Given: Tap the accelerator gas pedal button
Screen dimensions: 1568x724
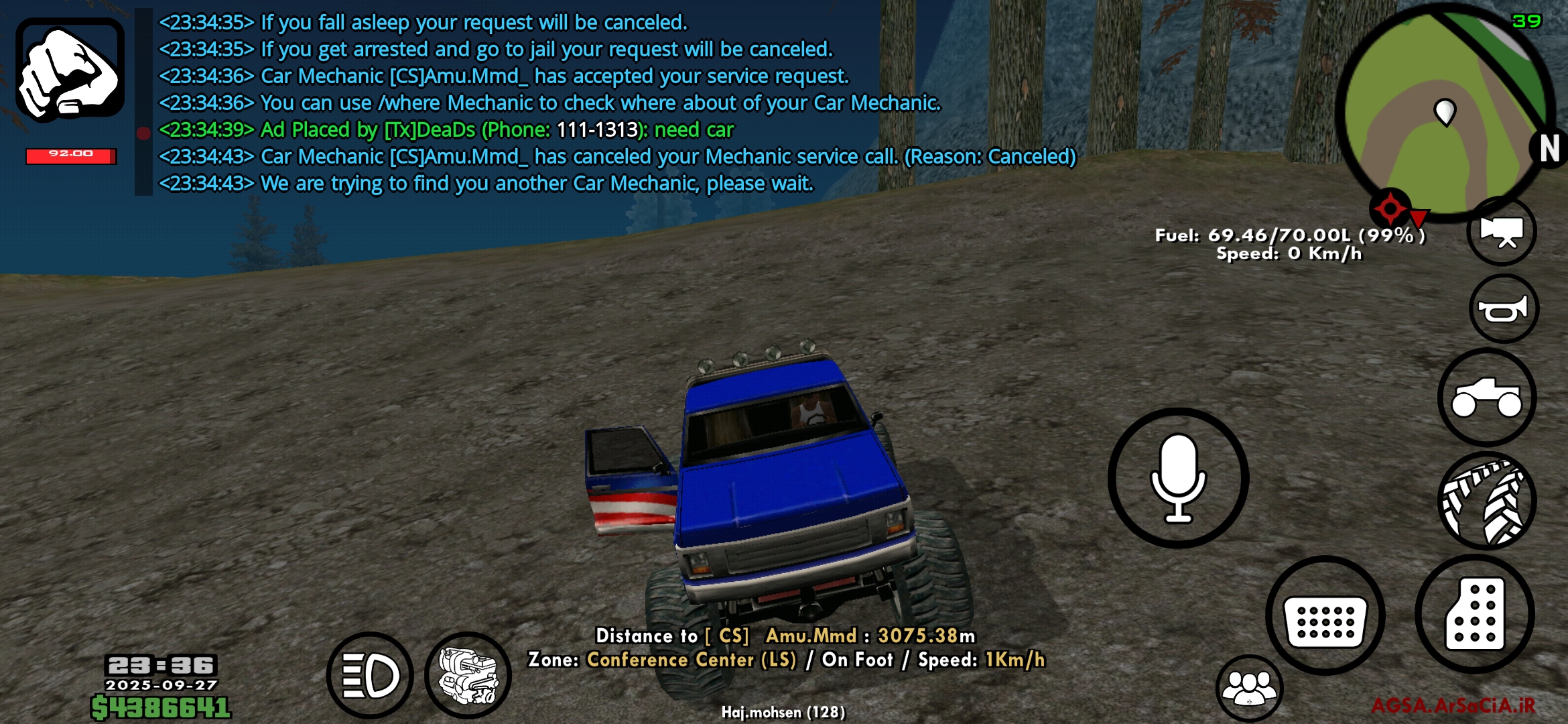Looking at the screenshot, I should pyautogui.click(x=1475, y=614).
